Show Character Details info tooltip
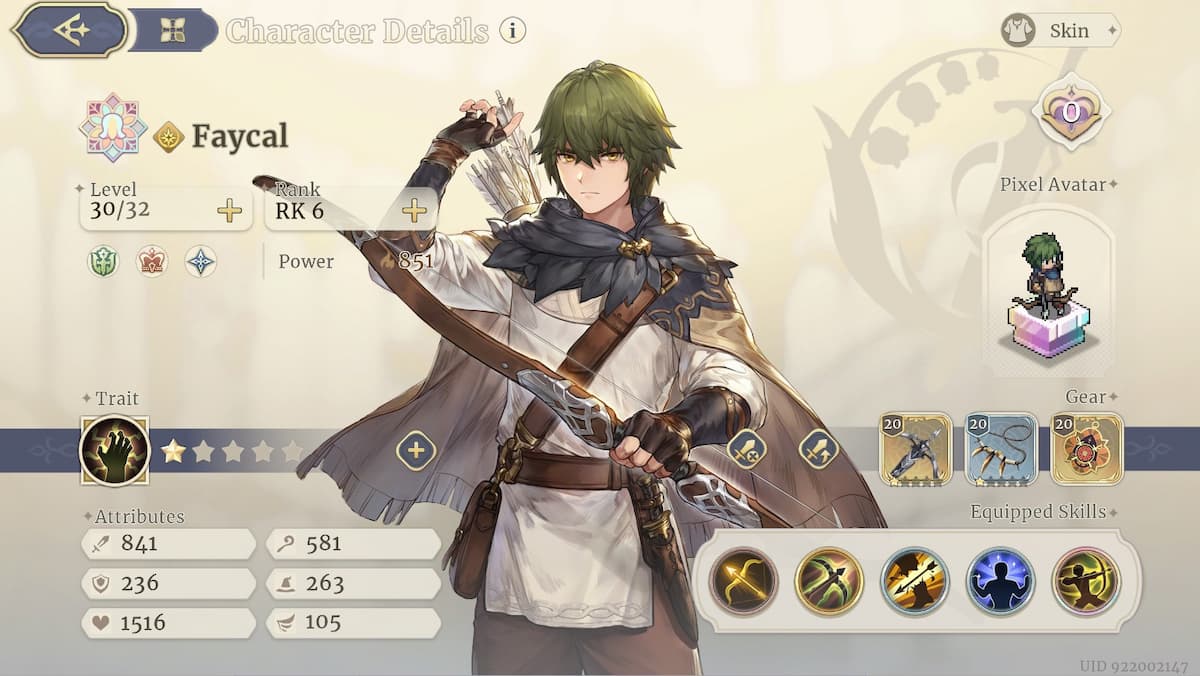 point(512,30)
